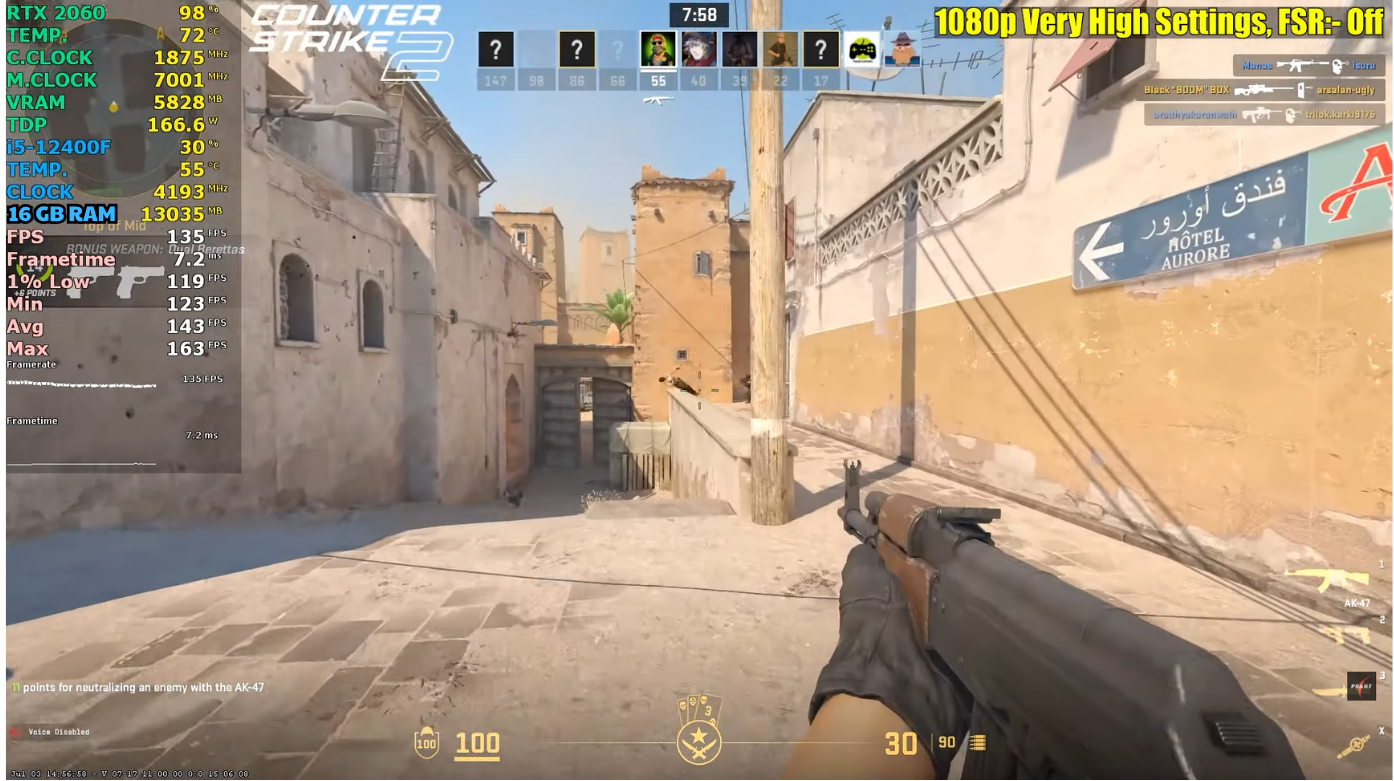Click the Terrorist team crossed-swords medallion

[698, 743]
